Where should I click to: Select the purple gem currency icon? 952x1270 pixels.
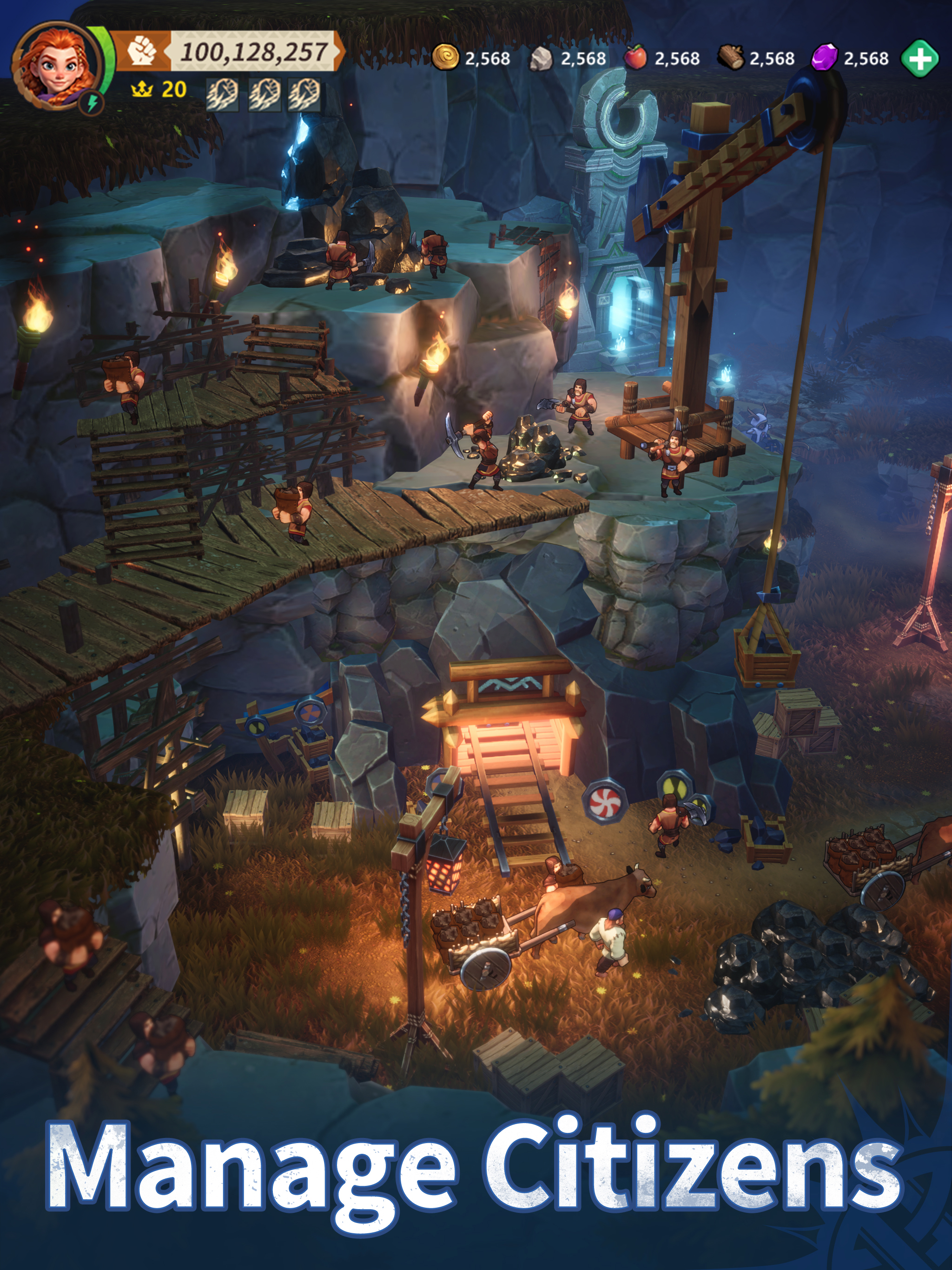pyautogui.click(x=825, y=58)
